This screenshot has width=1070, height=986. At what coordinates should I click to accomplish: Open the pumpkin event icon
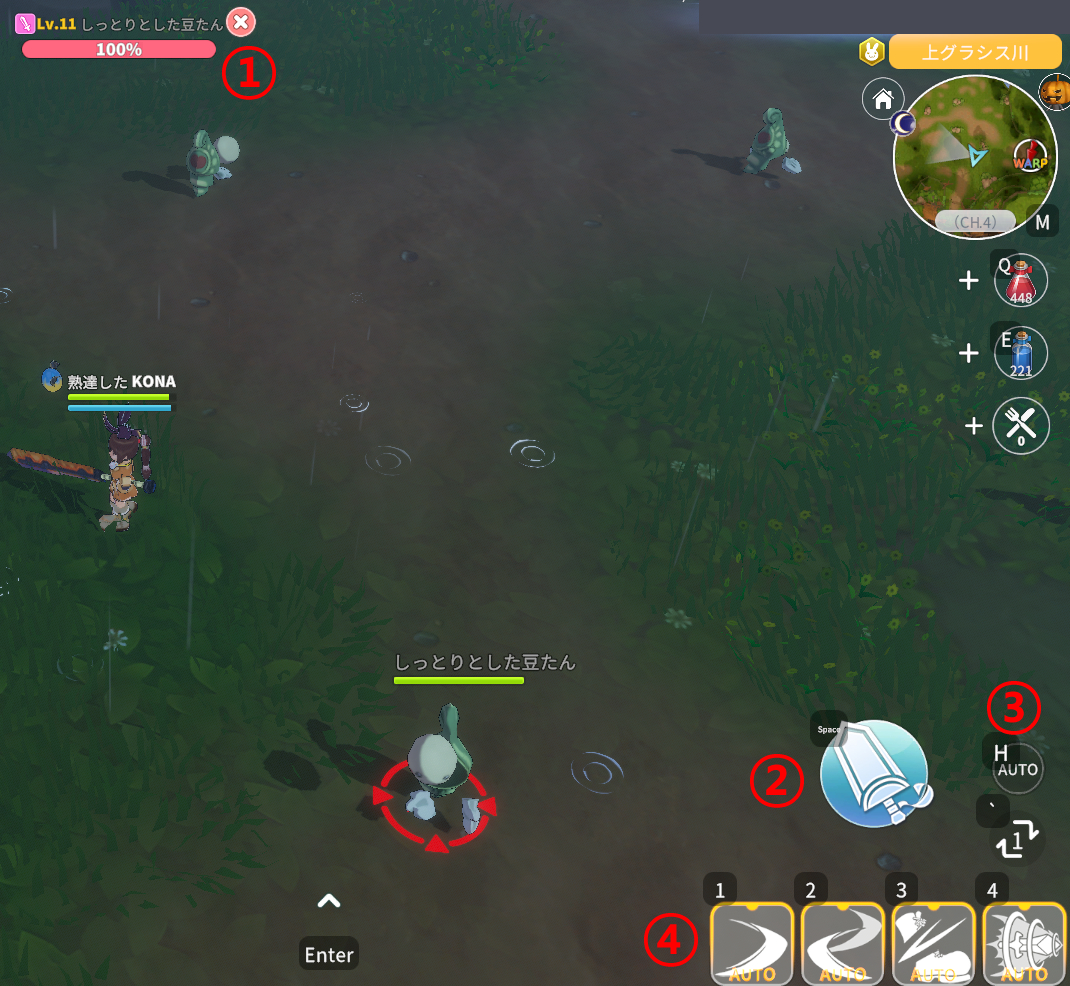tap(1055, 93)
